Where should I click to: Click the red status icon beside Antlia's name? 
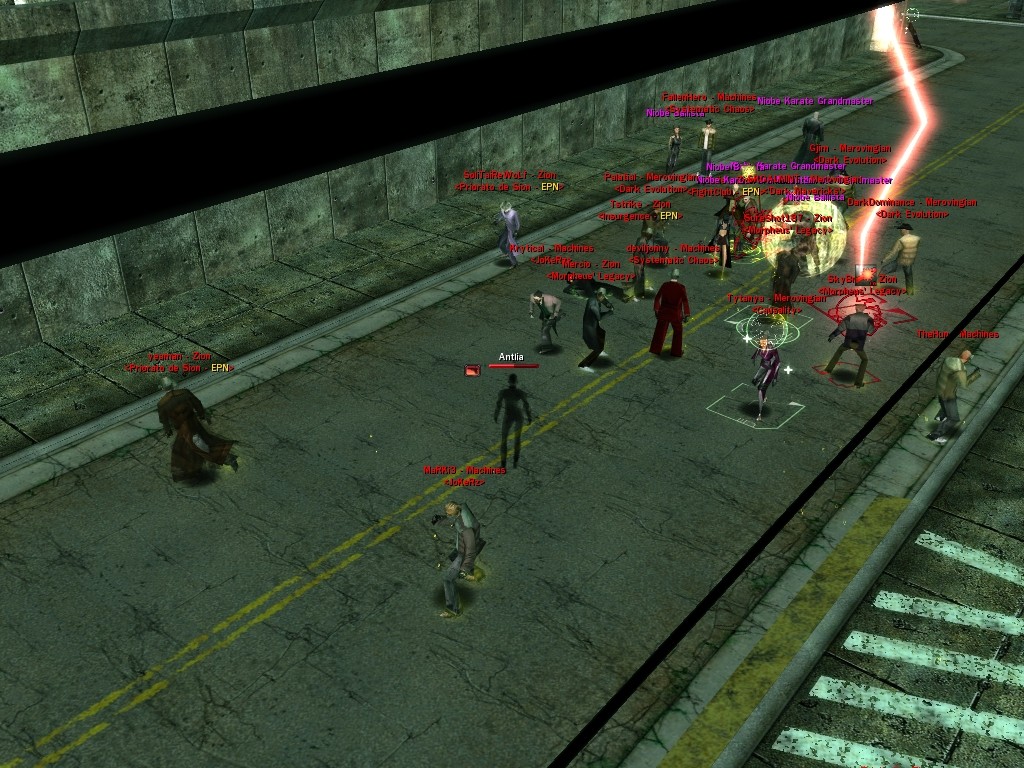click(x=473, y=370)
